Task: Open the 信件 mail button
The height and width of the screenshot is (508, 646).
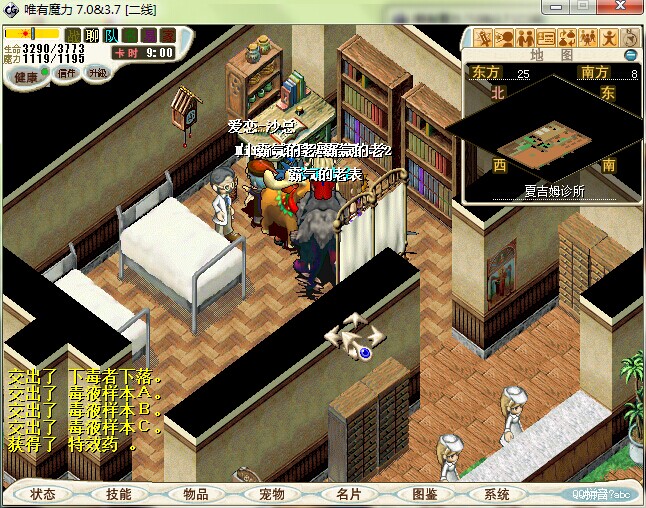Action: tap(68, 73)
